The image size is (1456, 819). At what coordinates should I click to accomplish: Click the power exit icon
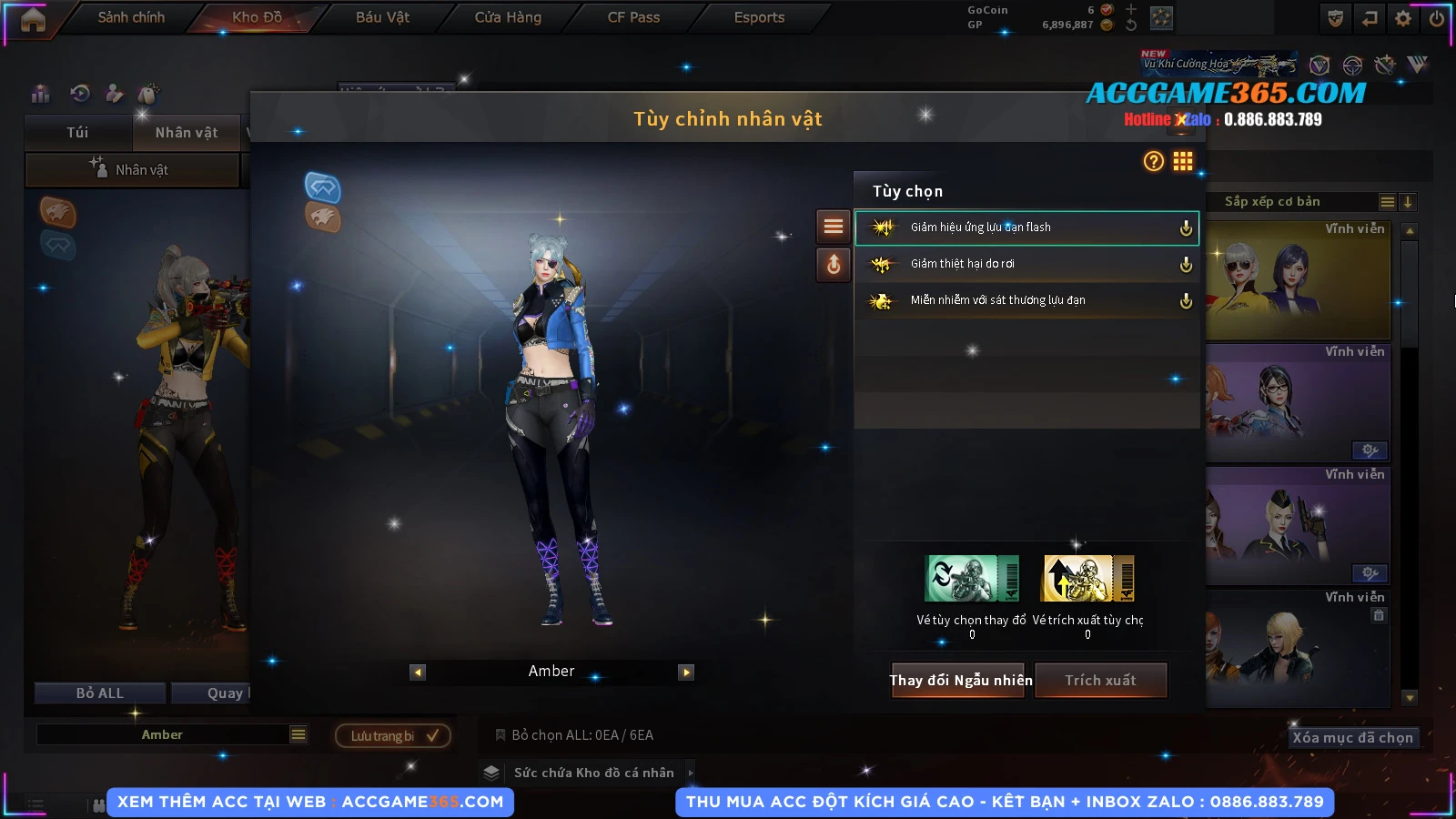(x=1436, y=18)
